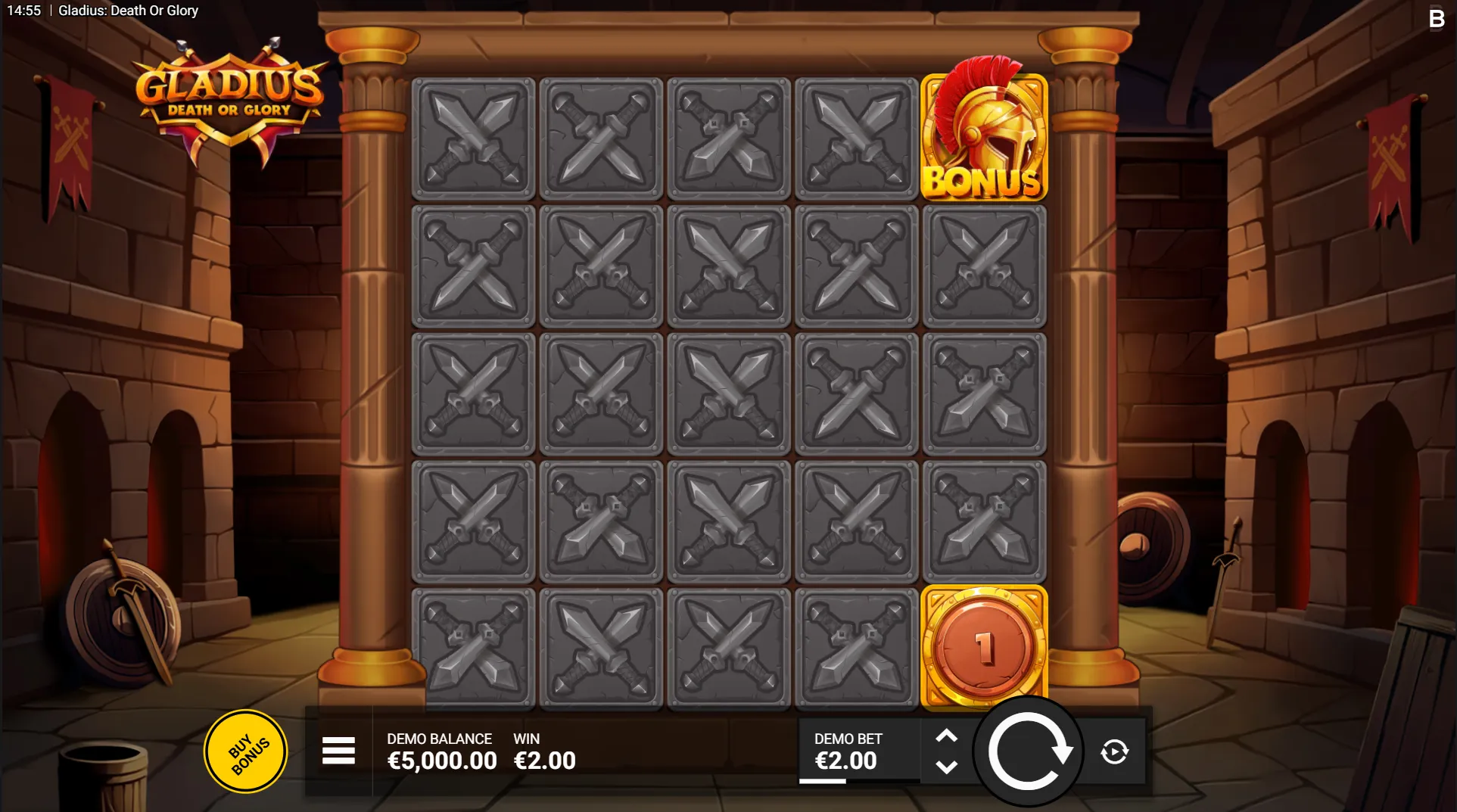This screenshot has height=812, width=1457.
Task: Increase the demo bet with the up arrow
Action: (x=946, y=736)
